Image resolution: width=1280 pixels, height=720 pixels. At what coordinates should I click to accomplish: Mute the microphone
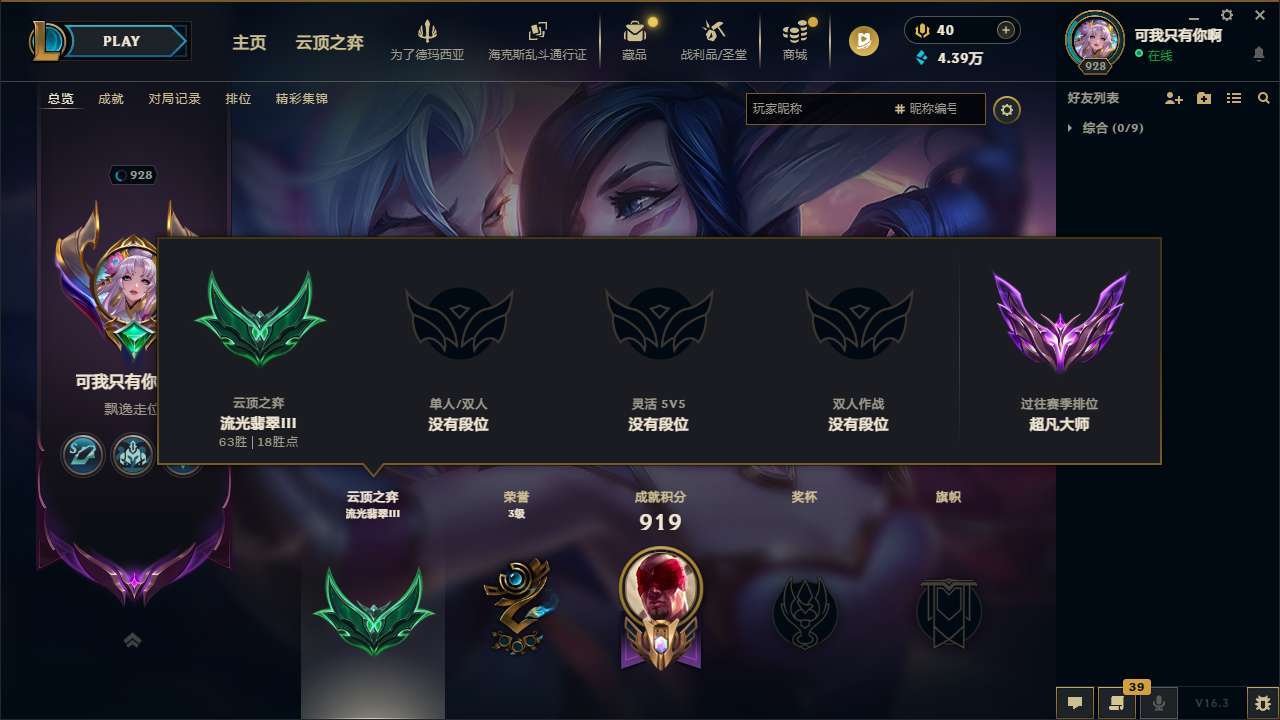pos(1159,703)
